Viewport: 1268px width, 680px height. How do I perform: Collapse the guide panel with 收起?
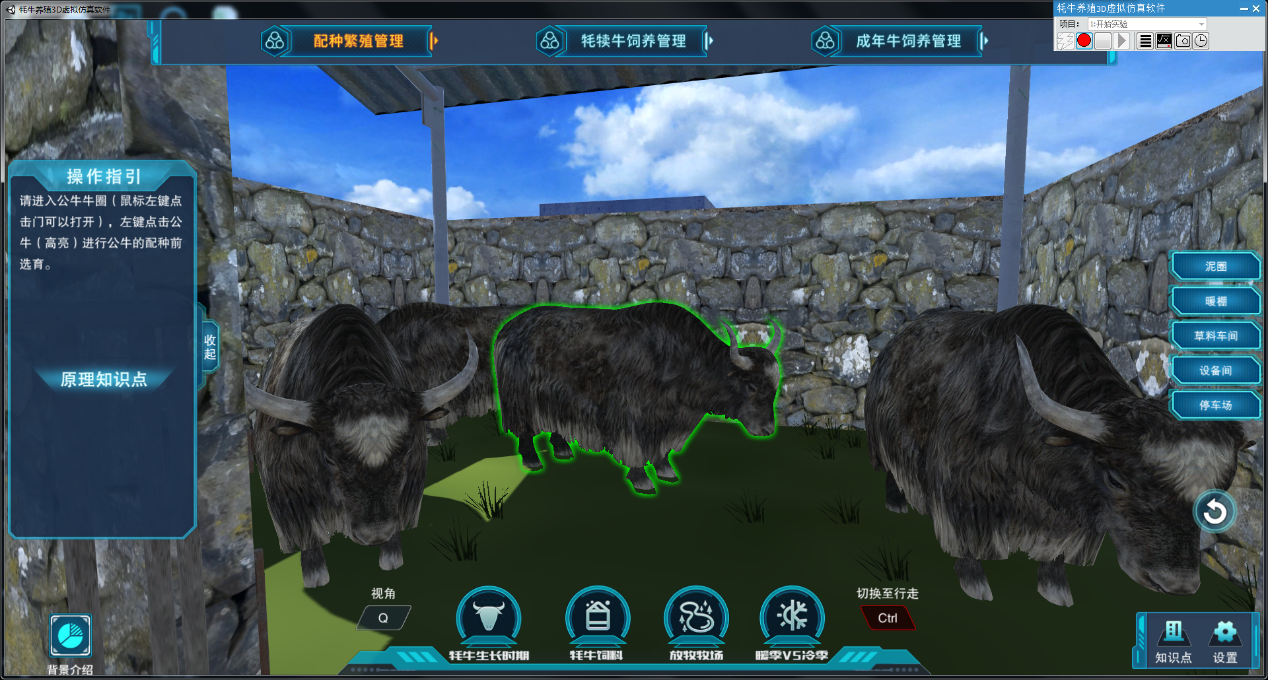pos(210,347)
